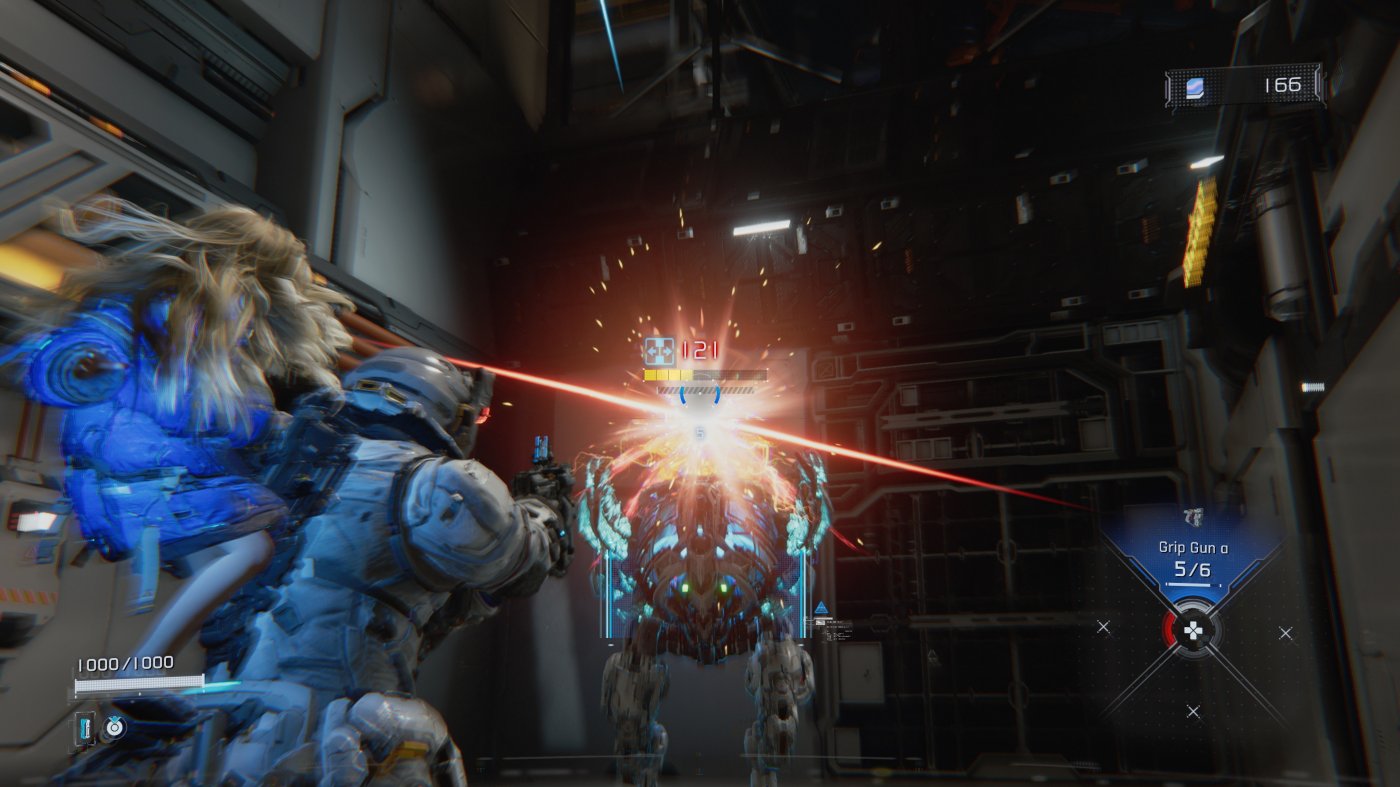Click the limb-targeting arrows icon above the enemy

(659, 349)
